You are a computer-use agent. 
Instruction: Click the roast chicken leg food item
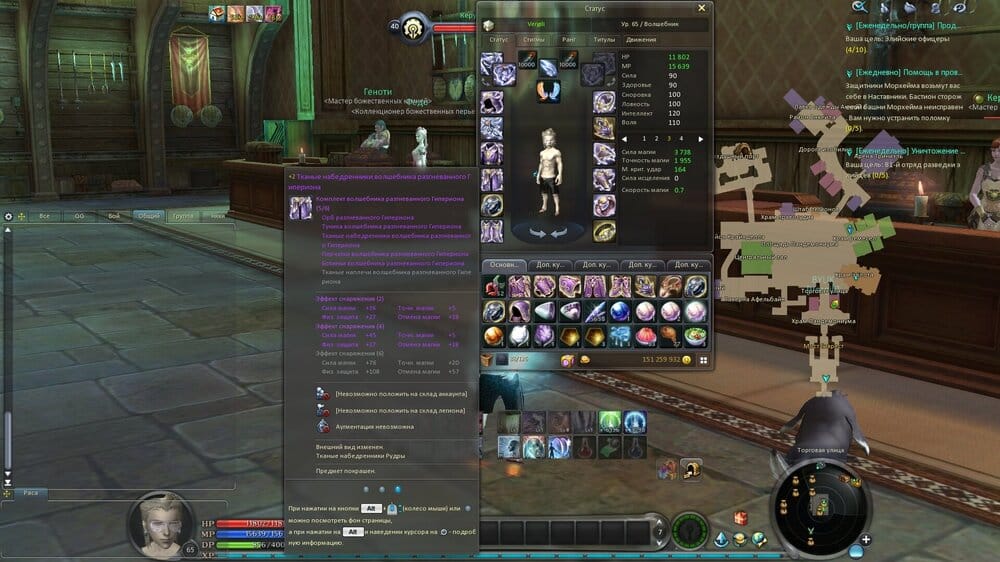tap(669, 336)
